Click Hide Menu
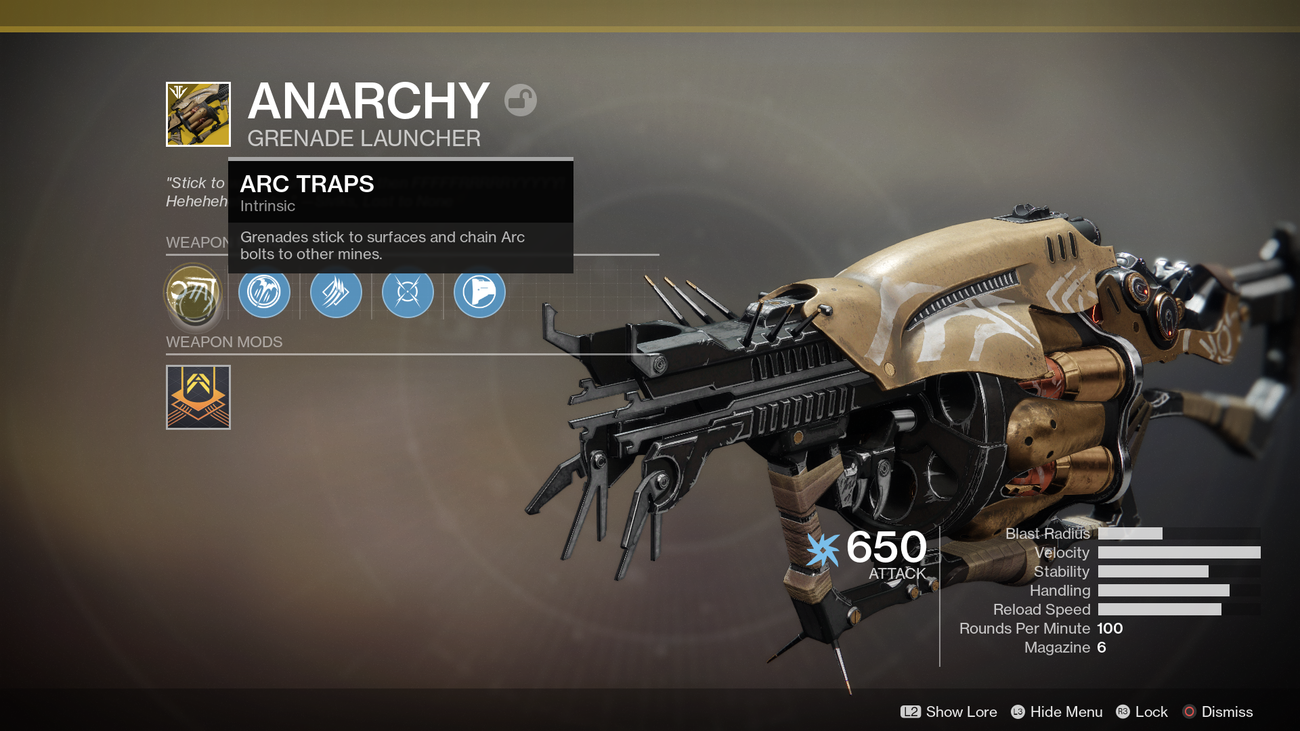The image size is (1300, 731). (x=1066, y=712)
